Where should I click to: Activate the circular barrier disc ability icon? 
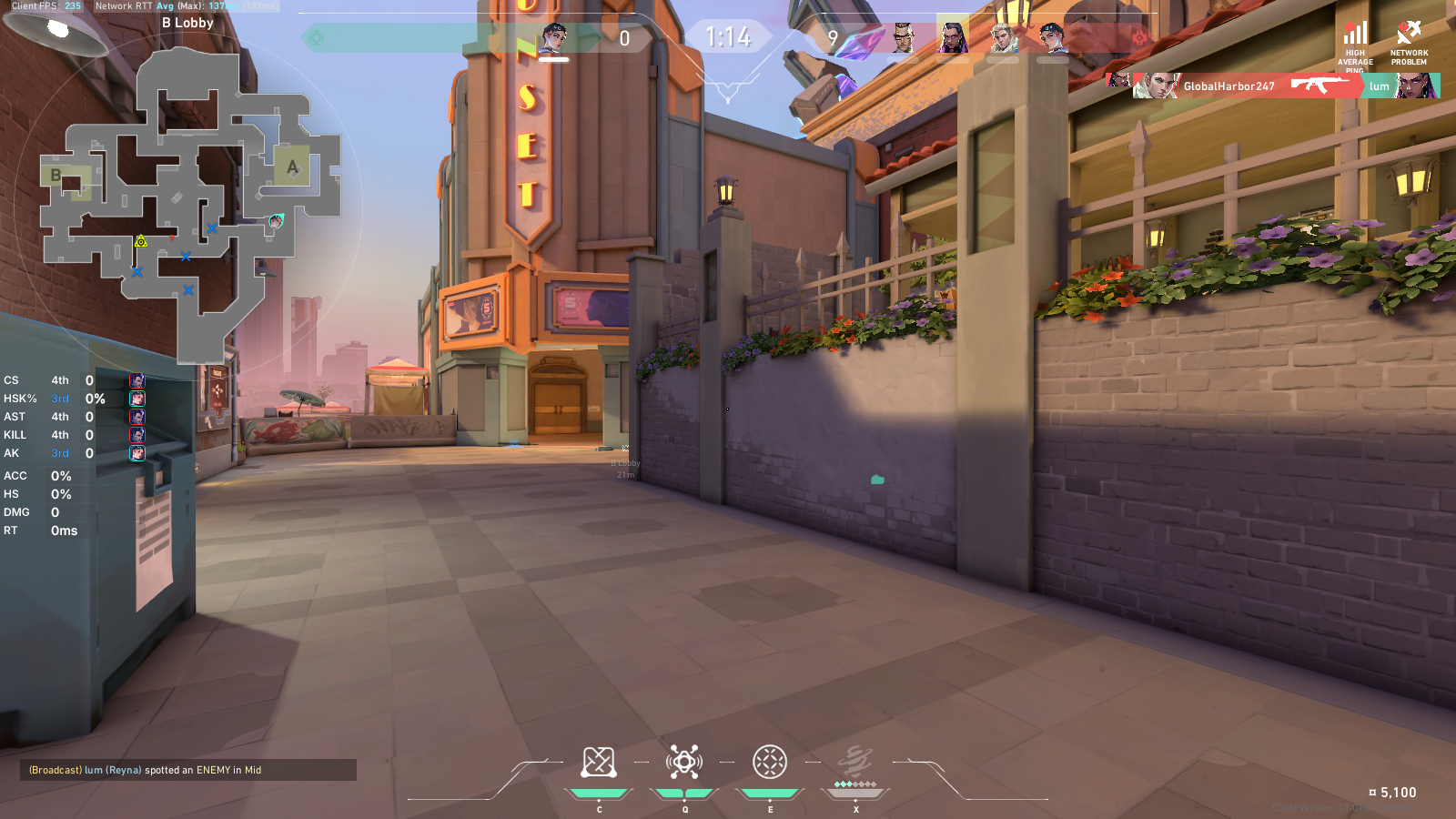[x=770, y=763]
